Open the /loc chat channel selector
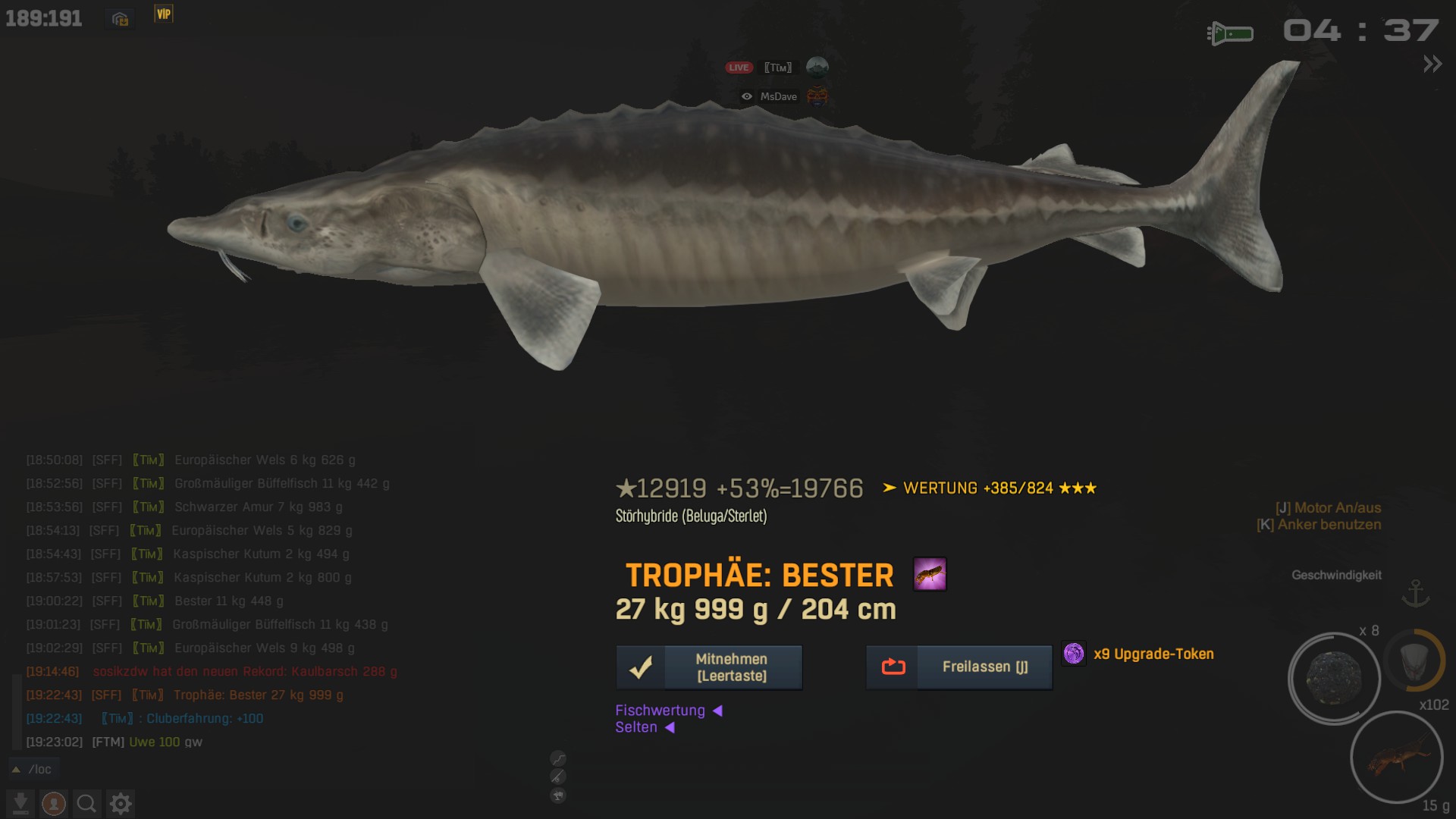Viewport: 1456px width, 819px height. pyautogui.click(x=33, y=769)
